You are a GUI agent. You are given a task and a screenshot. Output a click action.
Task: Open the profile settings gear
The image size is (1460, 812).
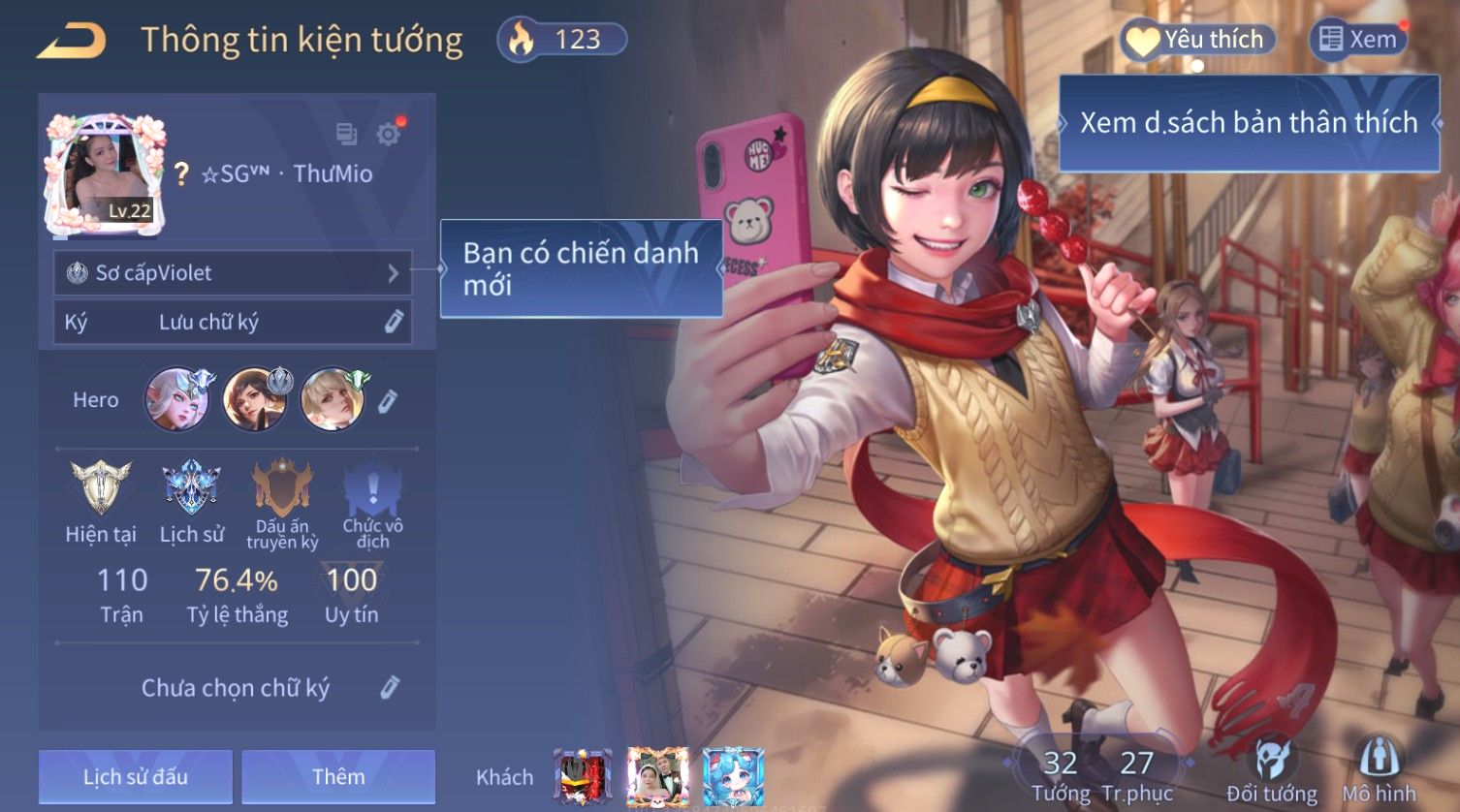pos(389,134)
